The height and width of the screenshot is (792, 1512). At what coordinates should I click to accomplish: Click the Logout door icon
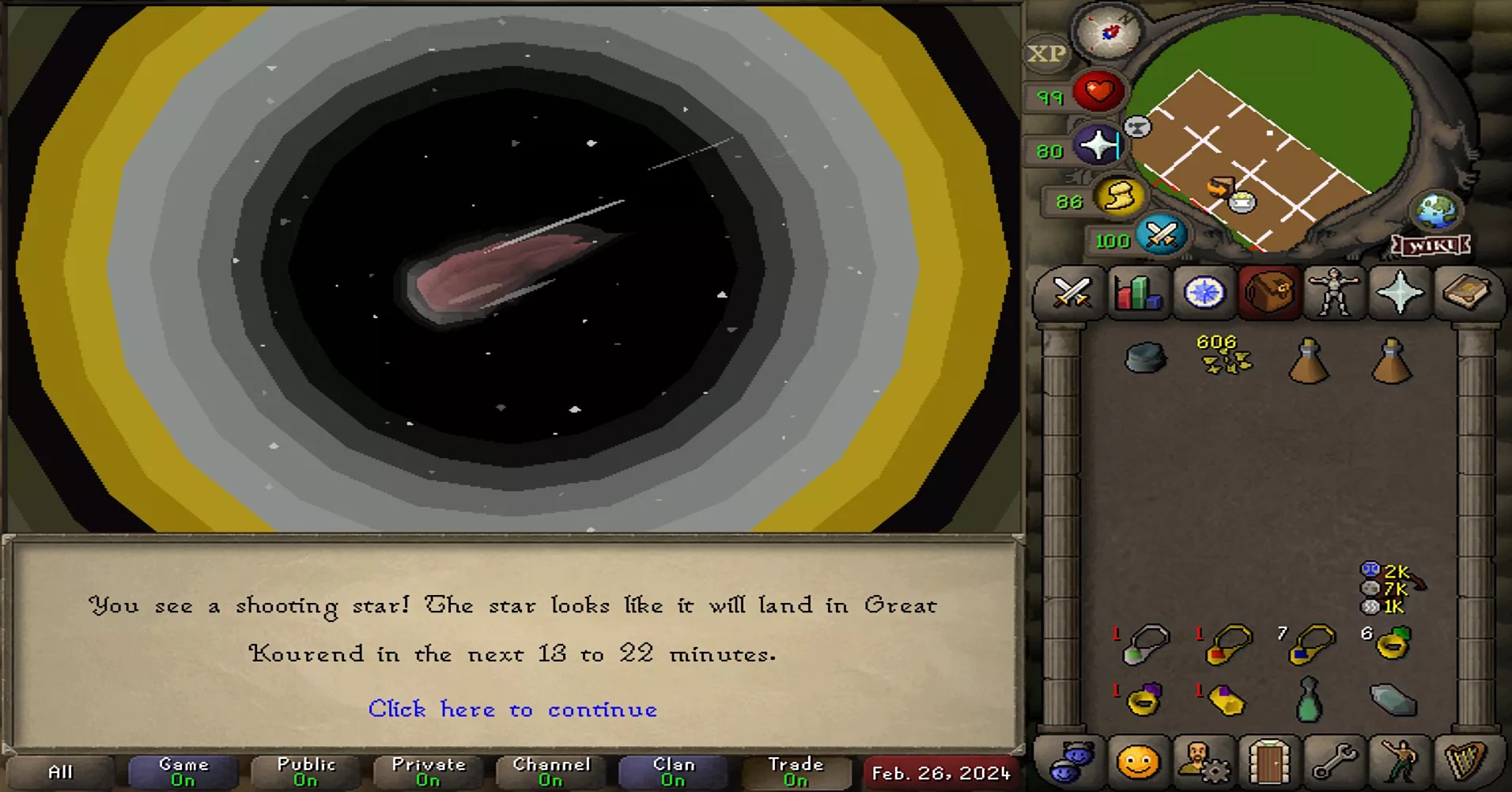pyautogui.click(x=1268, y=761)
